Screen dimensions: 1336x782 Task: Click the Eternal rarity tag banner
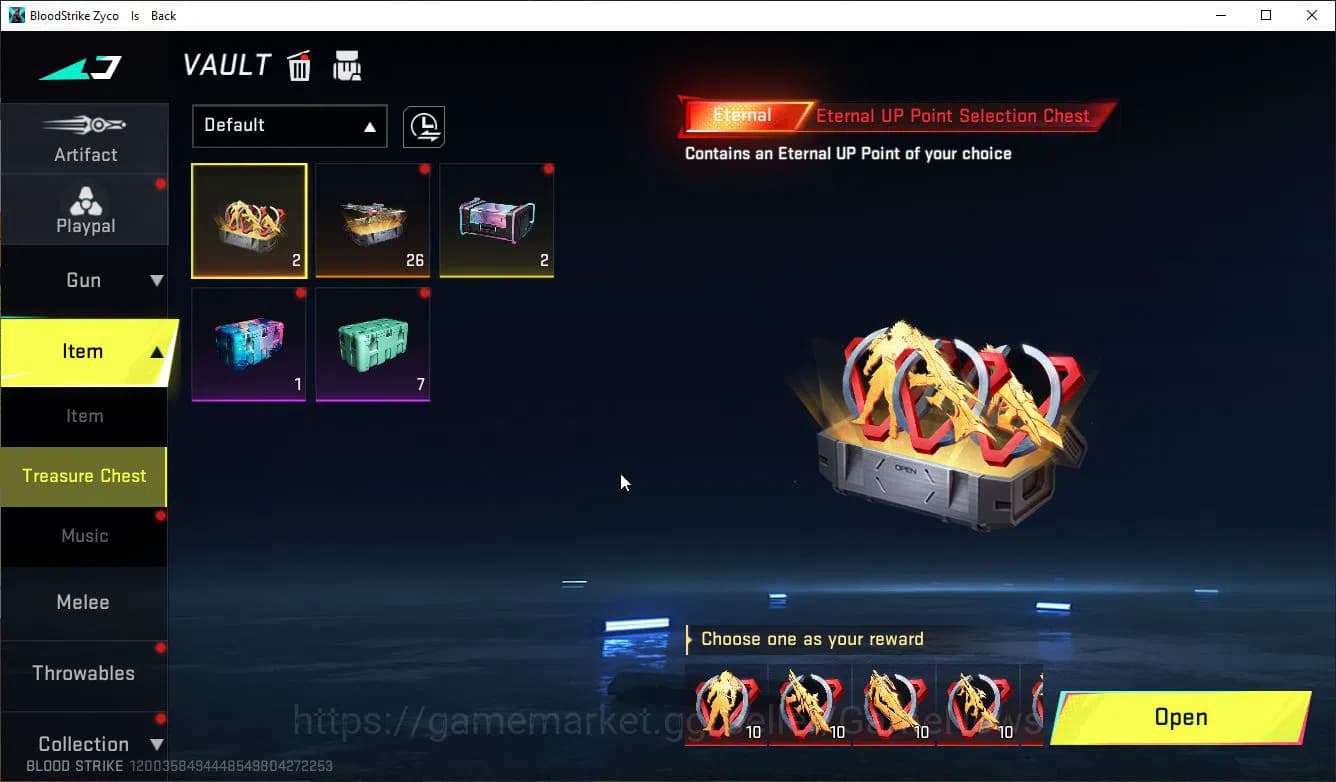coord(741,115)
